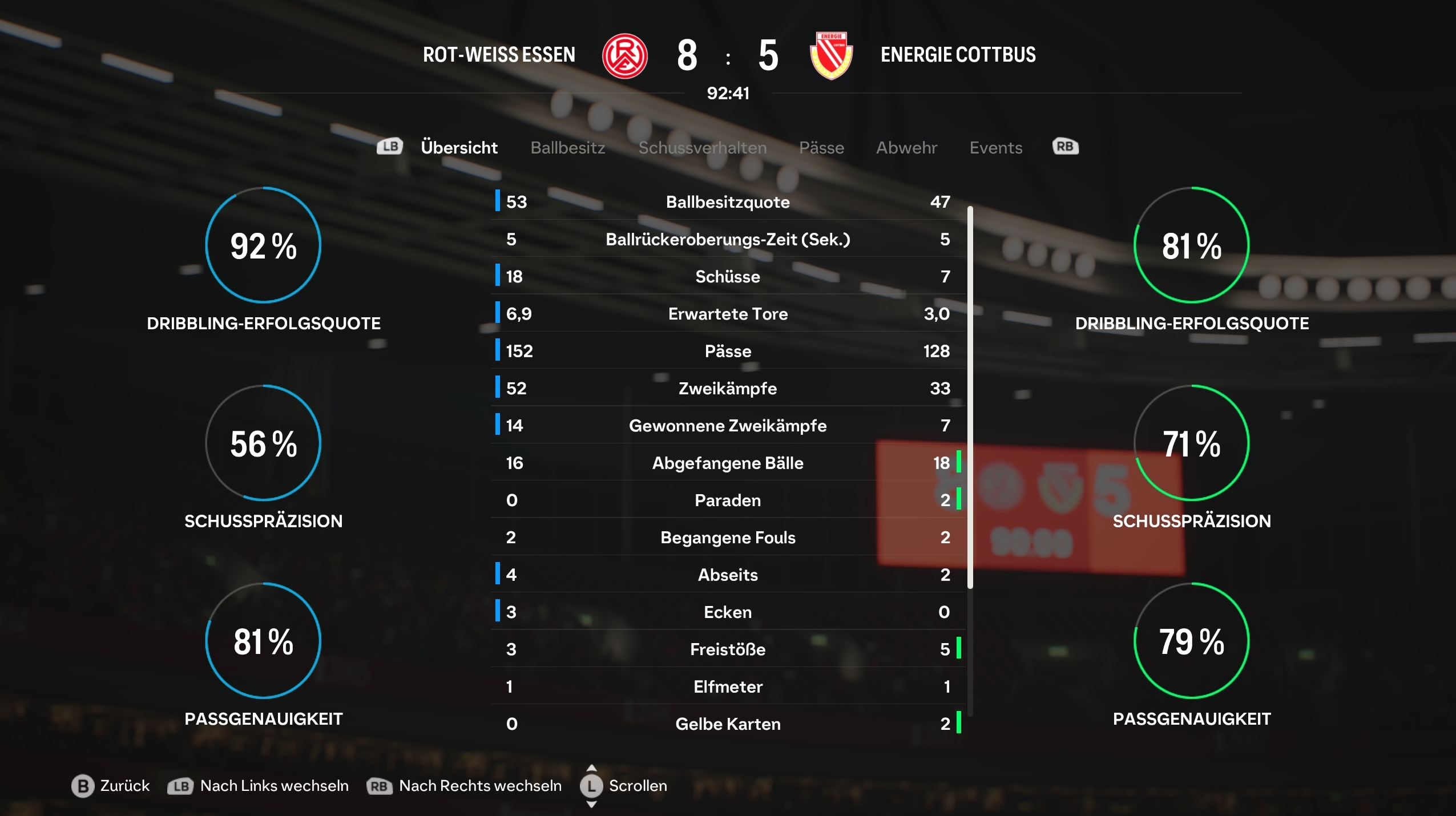Select the Ballbesitzquote stats row

[728, 202]
